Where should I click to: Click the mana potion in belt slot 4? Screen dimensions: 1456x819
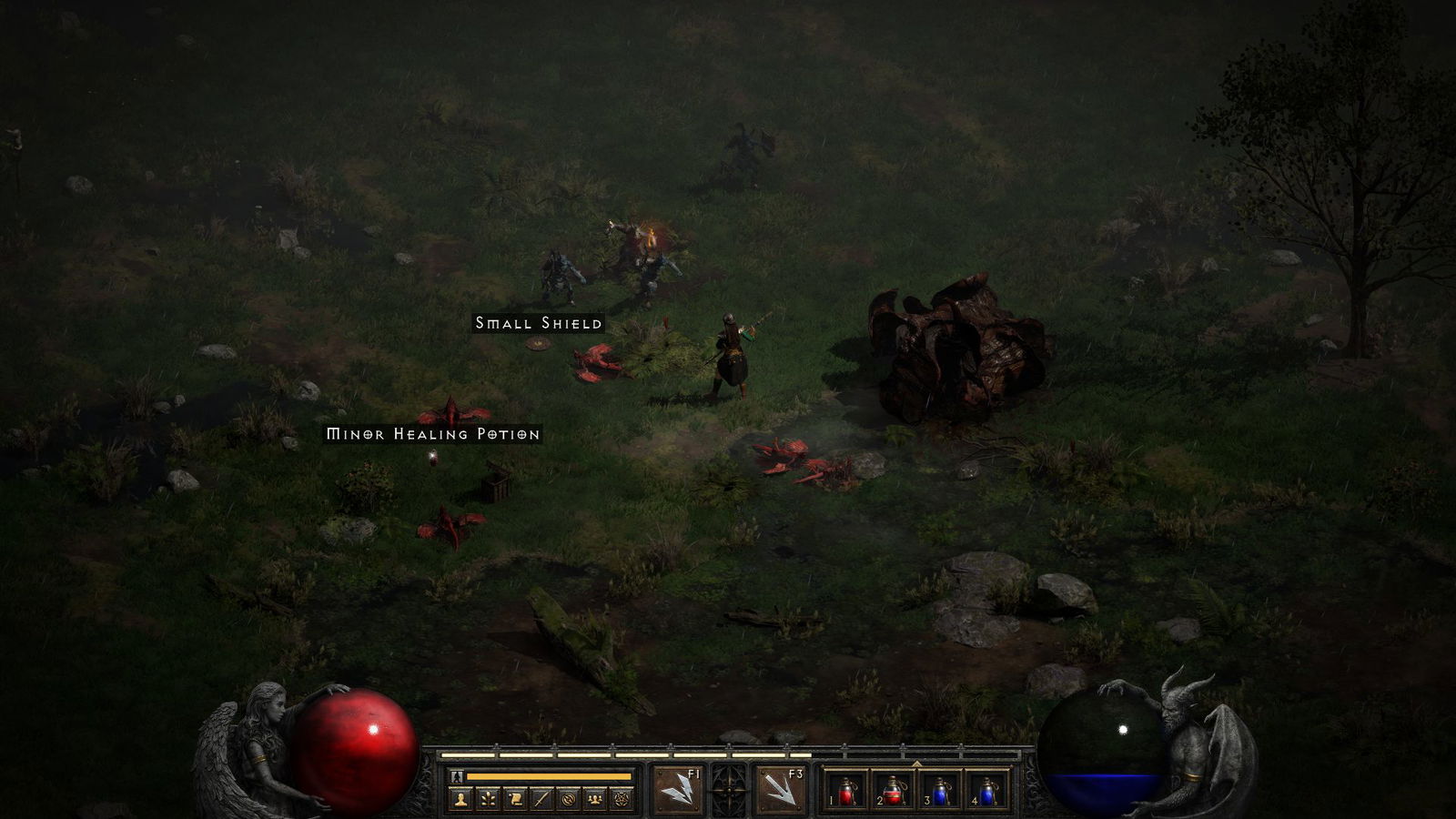click(987, 794)
